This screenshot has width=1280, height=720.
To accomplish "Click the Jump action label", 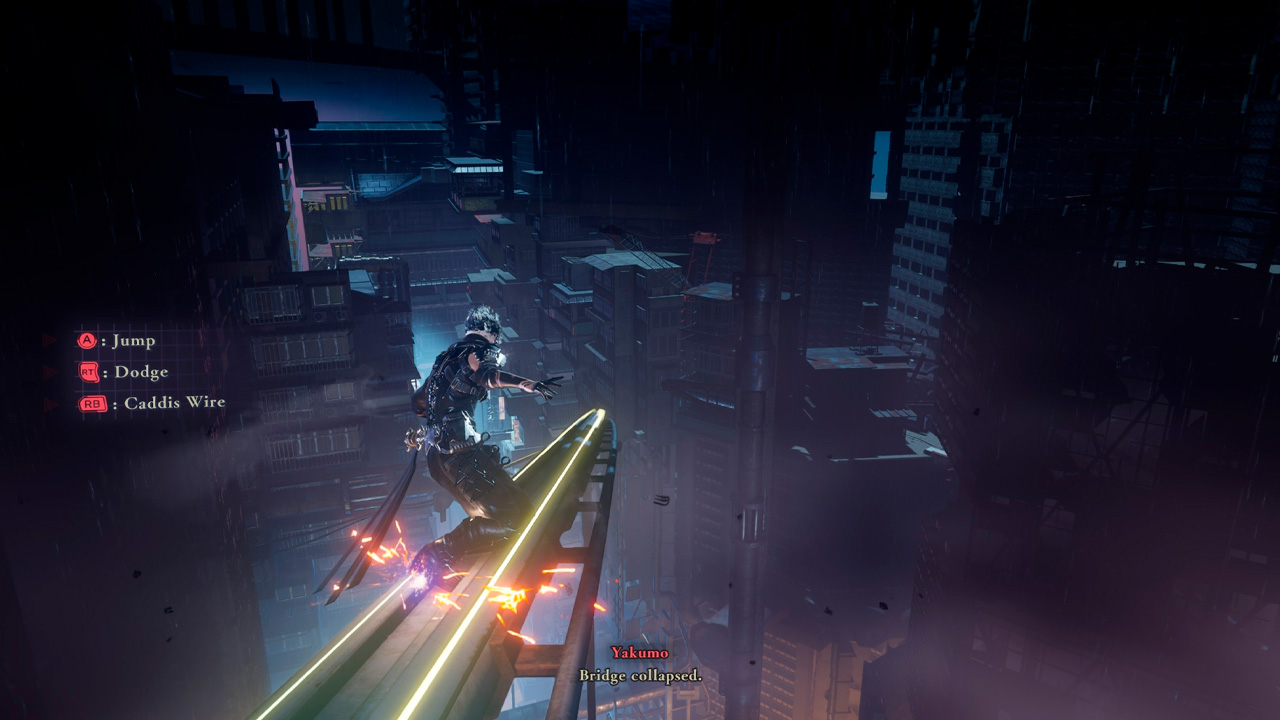I will (x=135, y=341).
